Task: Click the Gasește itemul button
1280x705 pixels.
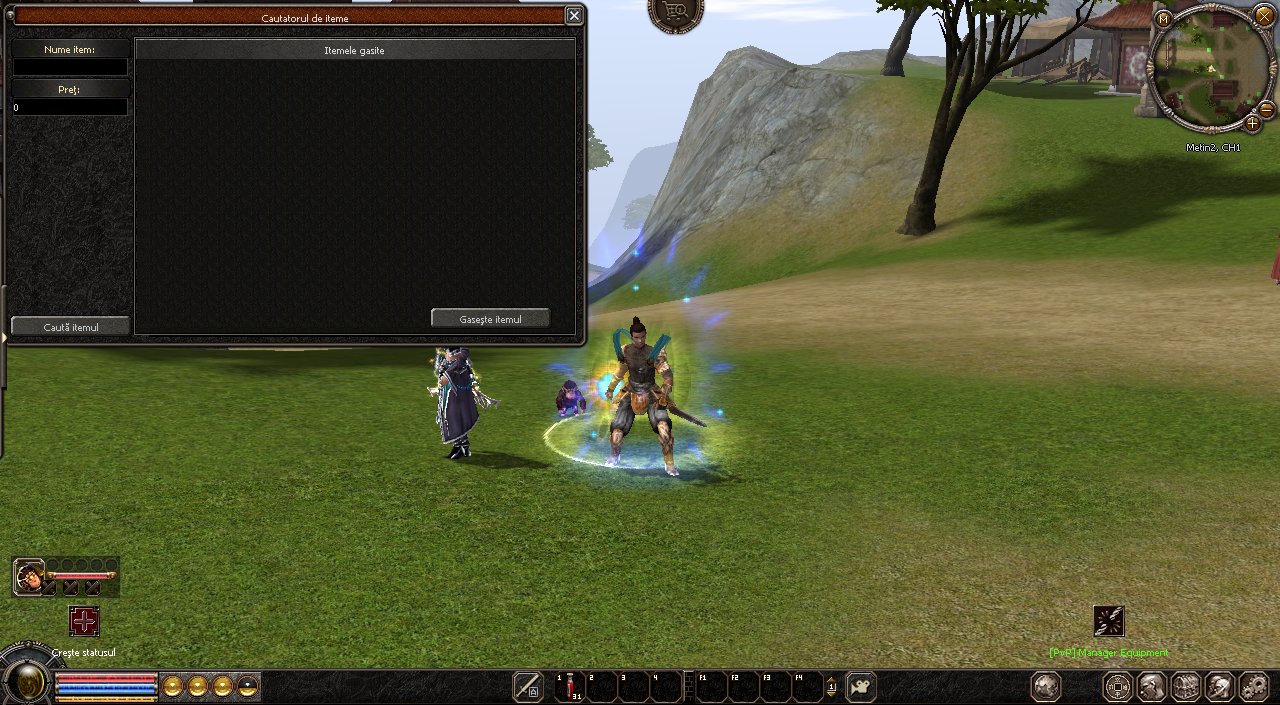Action: coord(490,318)
